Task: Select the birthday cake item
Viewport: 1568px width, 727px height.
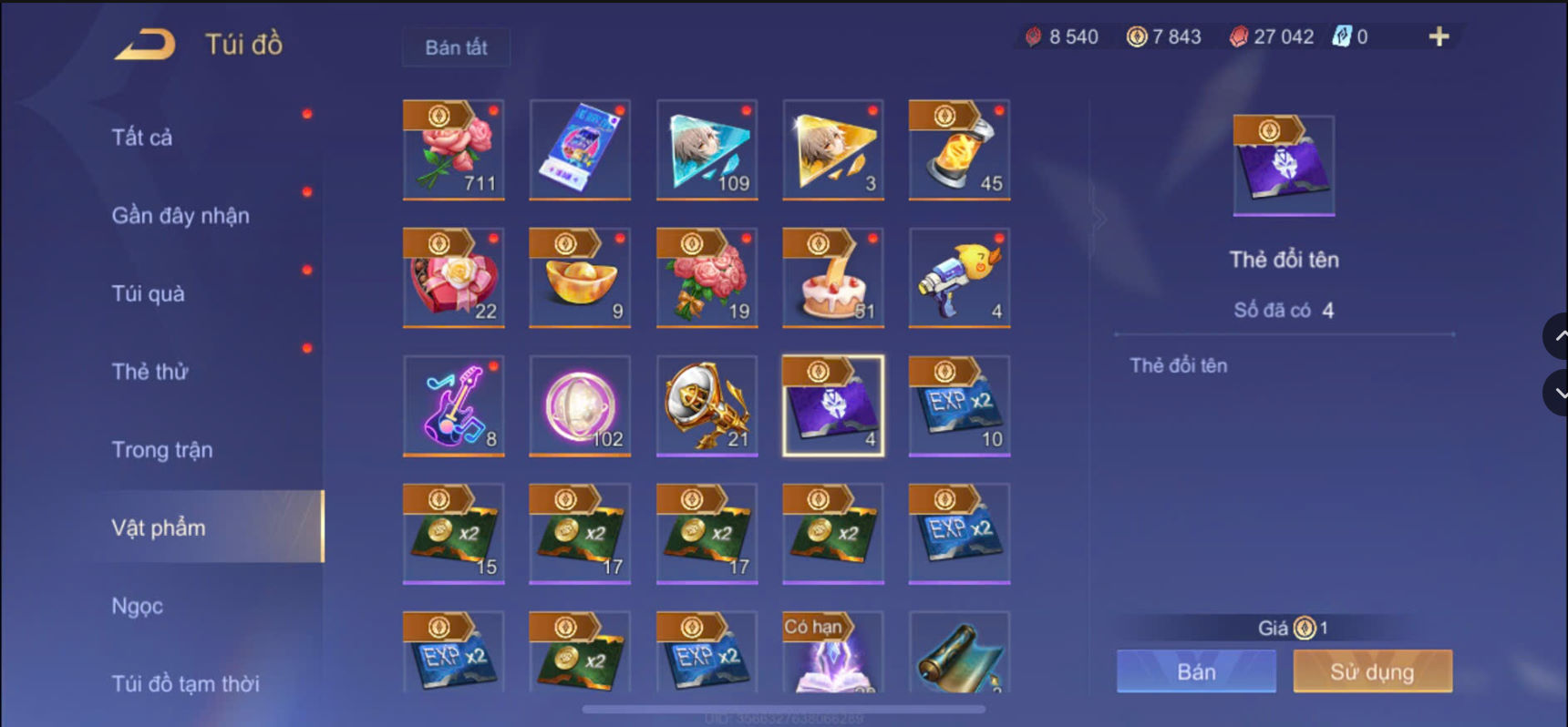Action: pyautogui.click(x=833, y=278)
